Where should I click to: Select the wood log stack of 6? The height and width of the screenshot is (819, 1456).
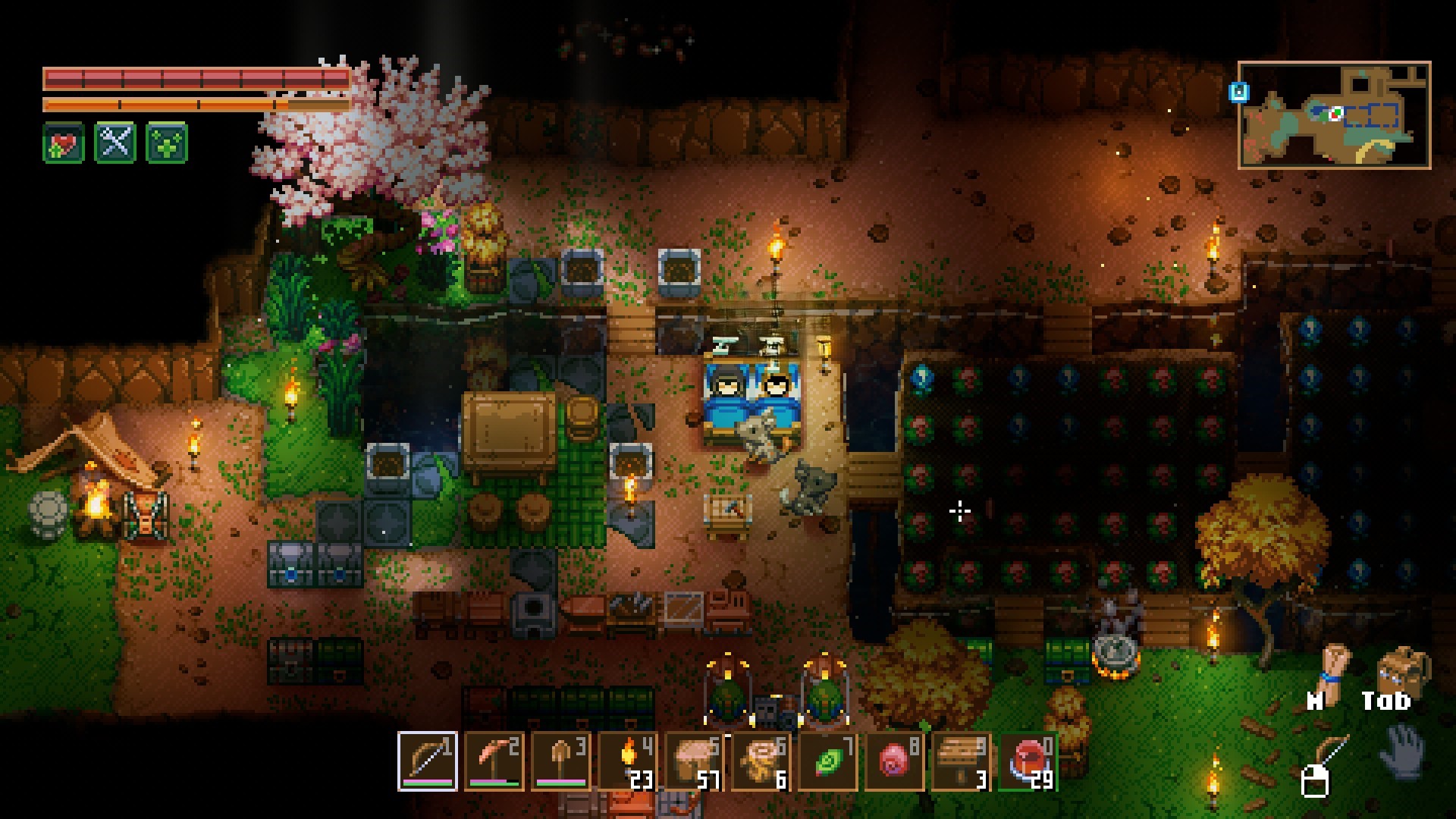pos(761,761)
